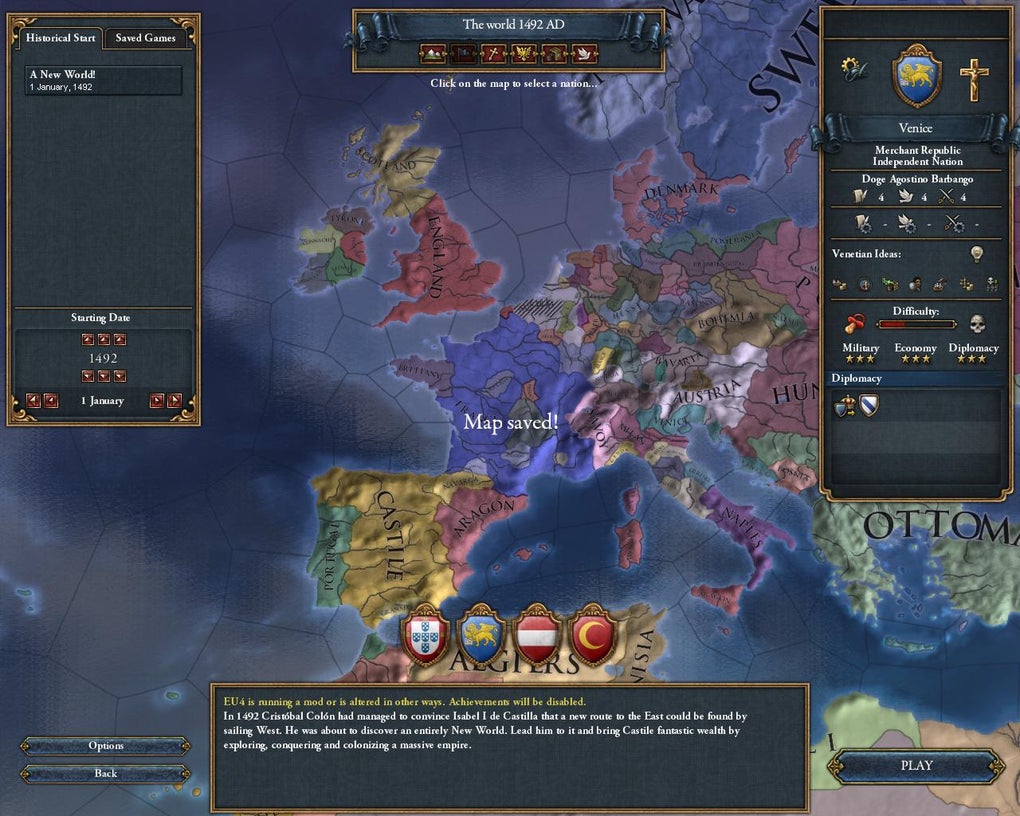Lower difficulty using the pacifier icon
1020x816 pixels.
click(856, 324)
